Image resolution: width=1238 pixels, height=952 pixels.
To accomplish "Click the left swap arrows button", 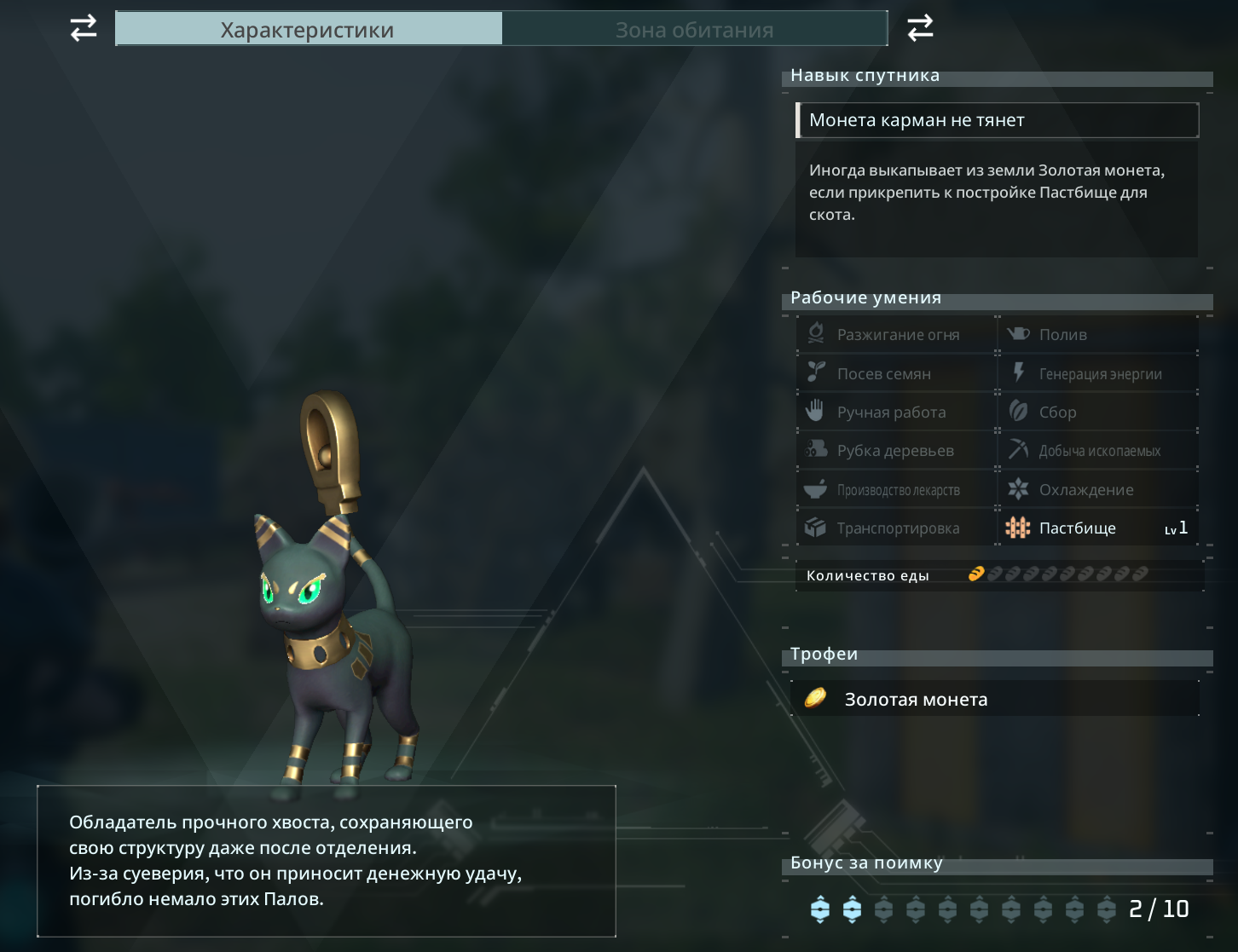I will click(84, 28).
